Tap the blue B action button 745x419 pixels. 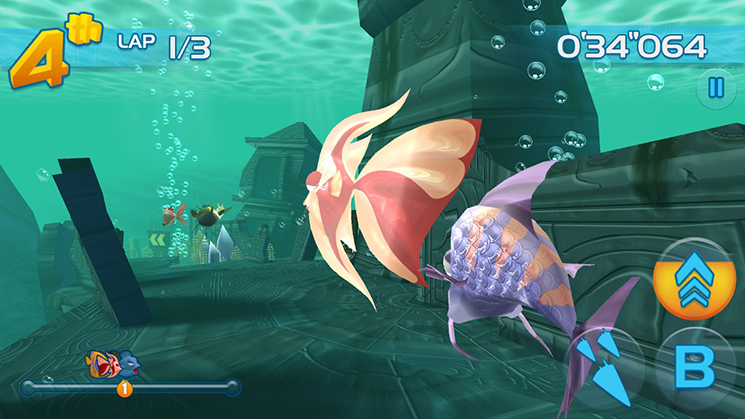tap(695, 369)
